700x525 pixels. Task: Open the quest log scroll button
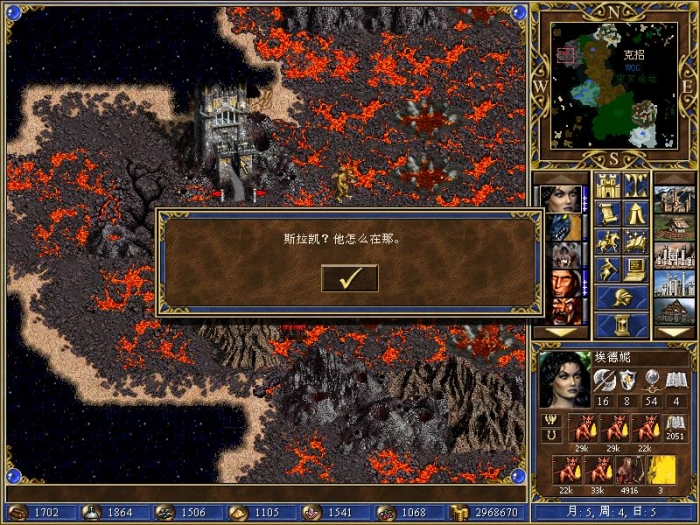(608, 213)
